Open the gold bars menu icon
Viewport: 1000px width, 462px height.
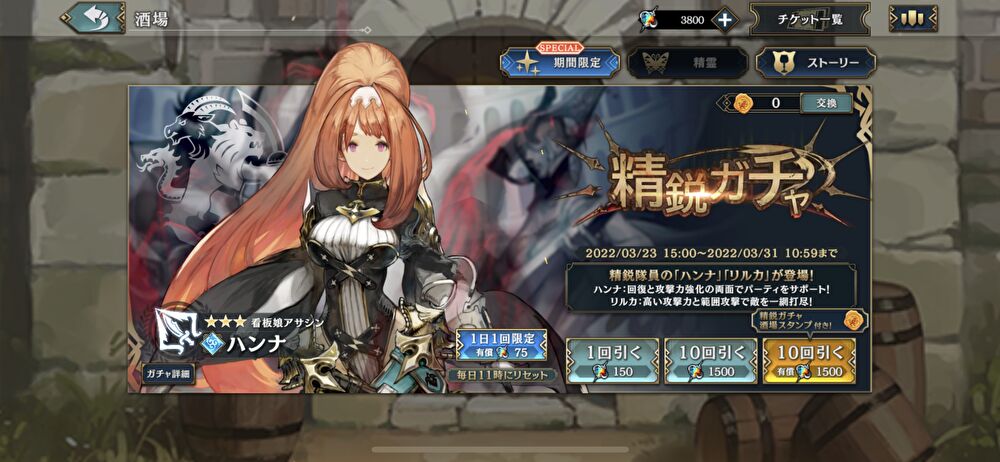point(912,19)
